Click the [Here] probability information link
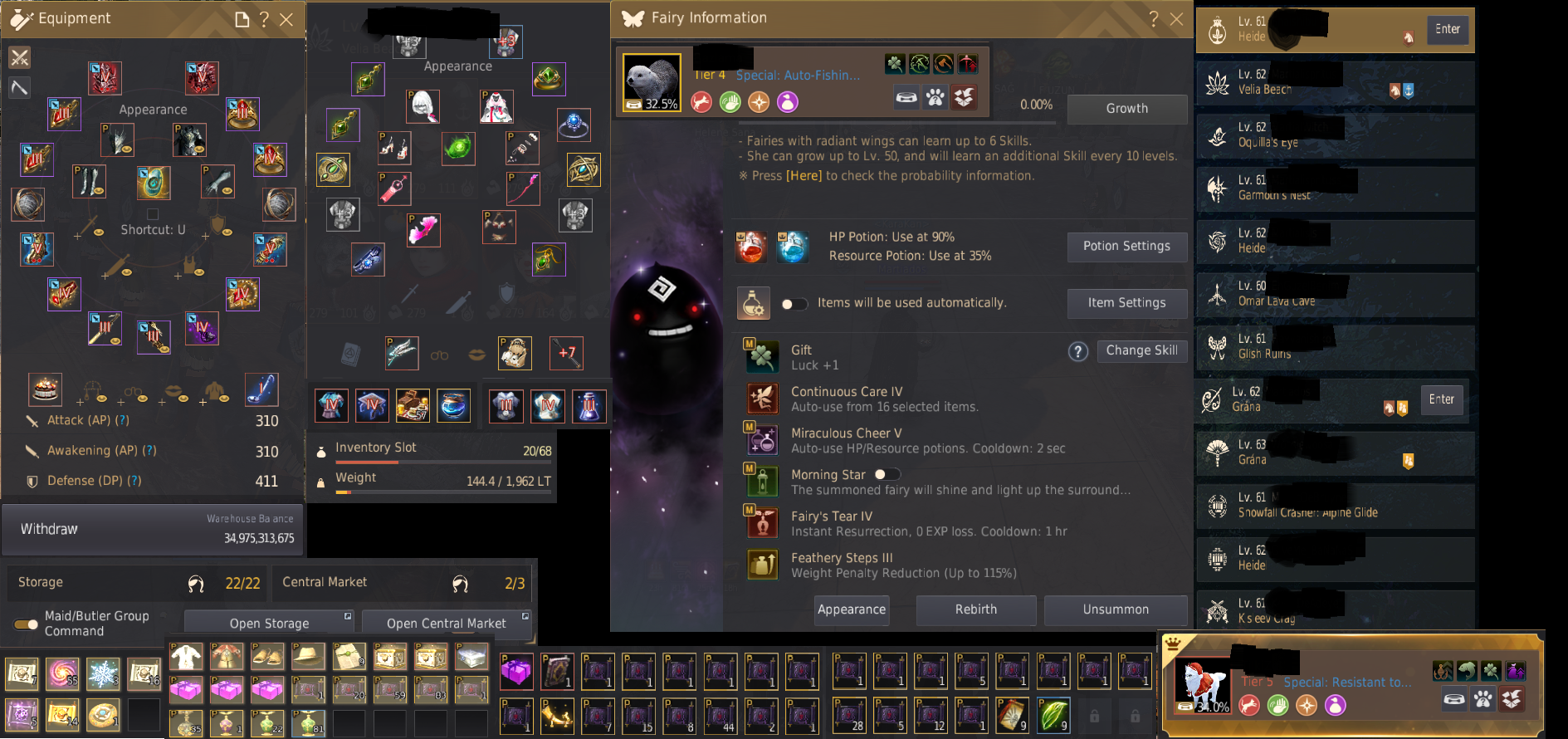Image resolution: width=1568 pixels, height=739 pixels. coord(804,175)
